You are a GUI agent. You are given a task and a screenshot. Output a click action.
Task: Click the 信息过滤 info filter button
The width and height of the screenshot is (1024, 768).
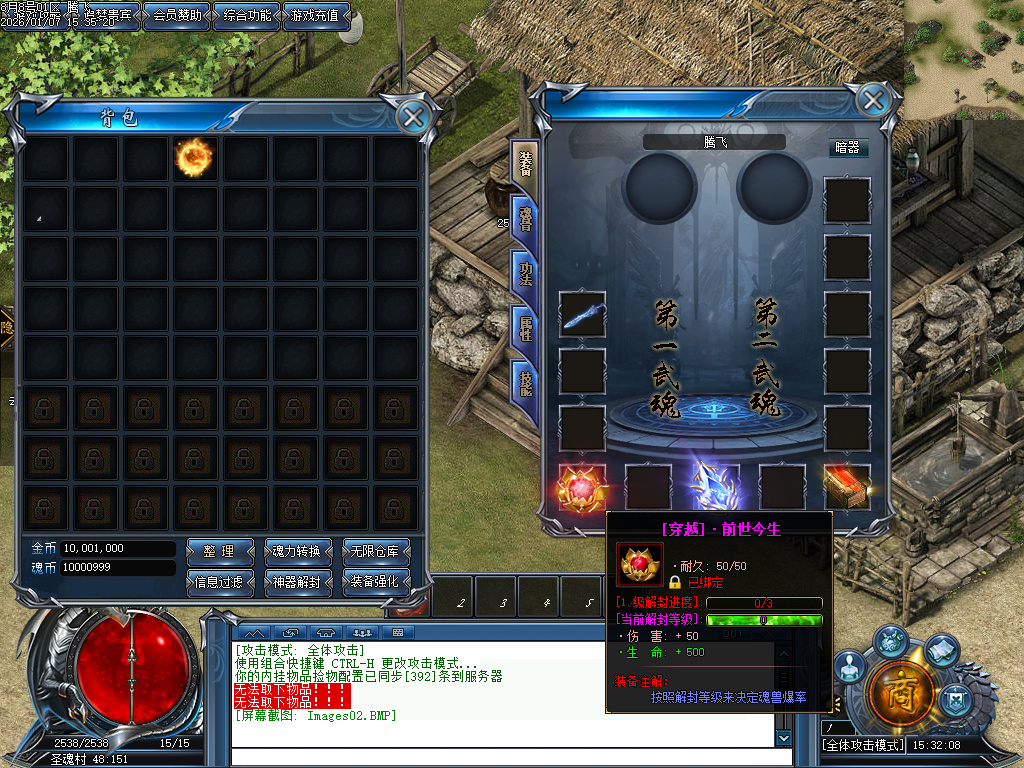click(219, 581)
